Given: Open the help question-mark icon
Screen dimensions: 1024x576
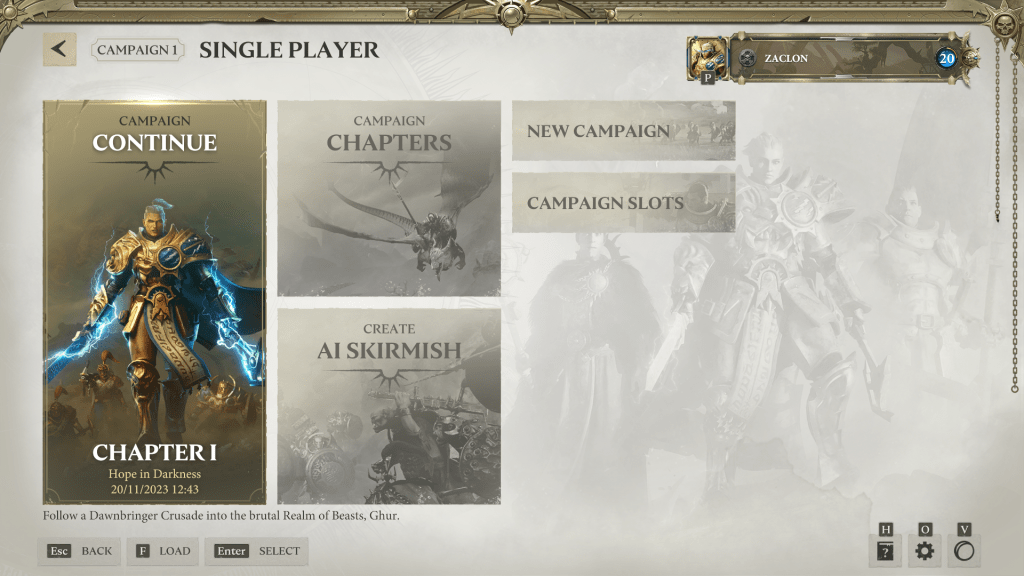Looking at the screenshot, I should 885,551.
